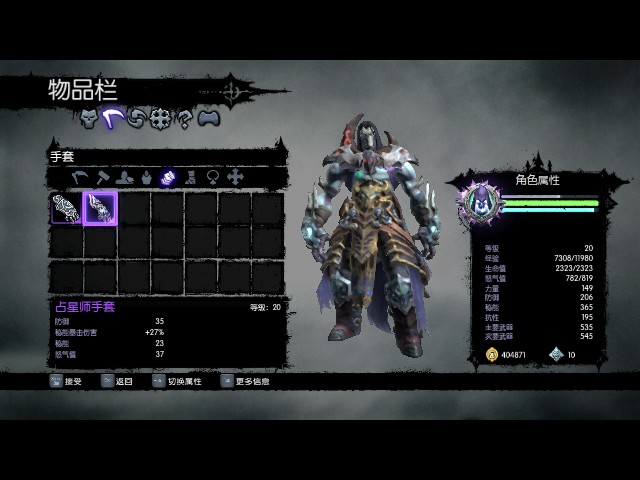
Task: Switch to the boots category
Action: pyautogui.click(x=189, y=177)
